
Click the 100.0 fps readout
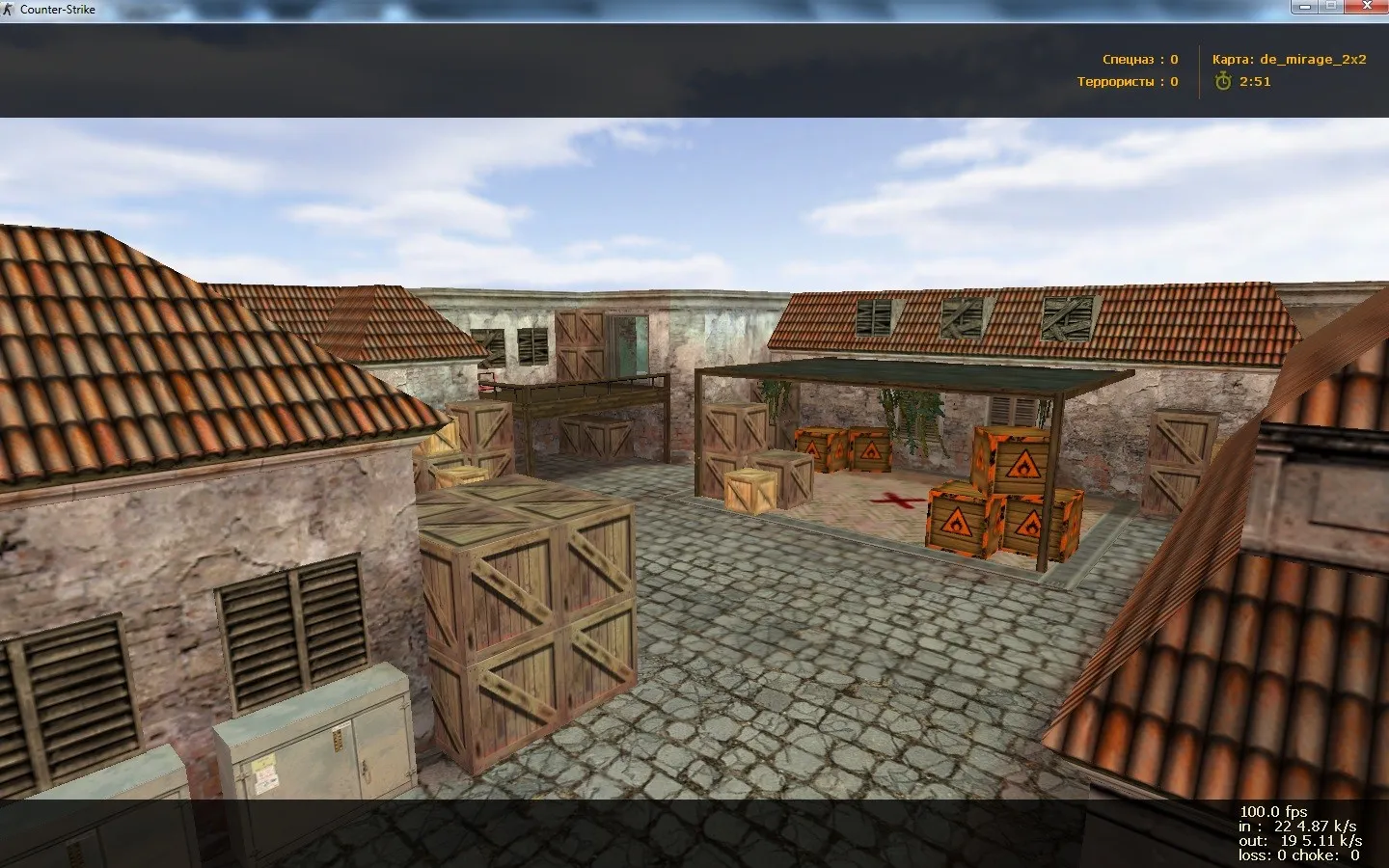coord(1273,811)
